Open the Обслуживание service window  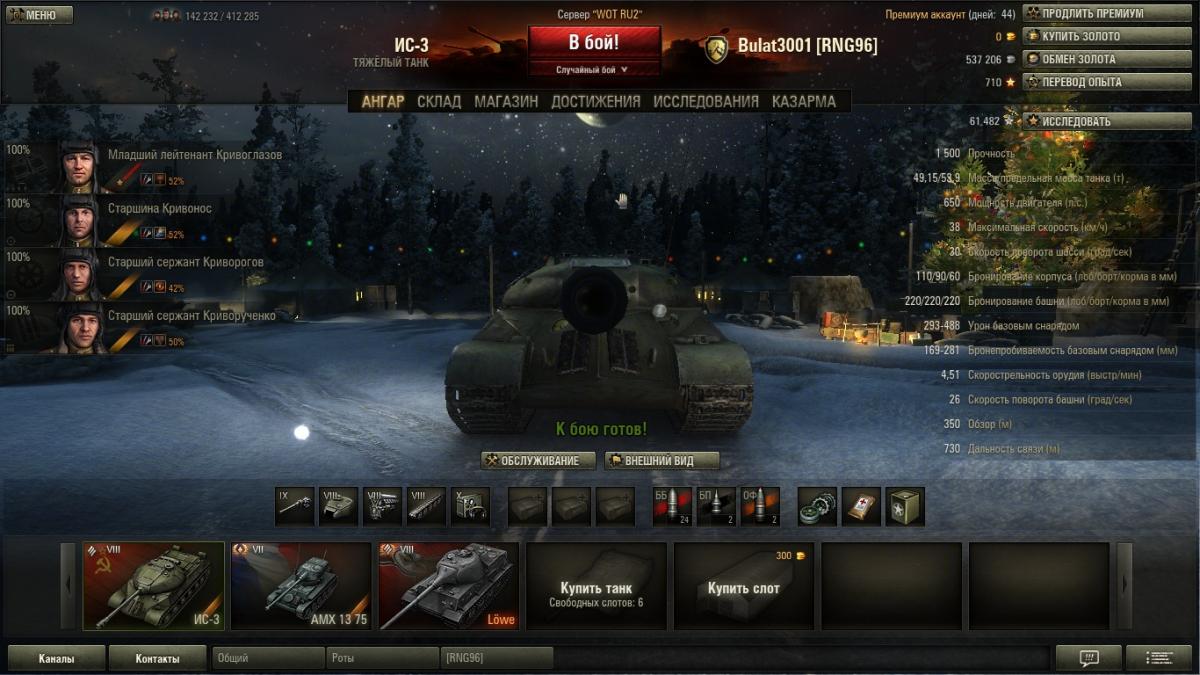pyautogui.click(x=538, y=461)
